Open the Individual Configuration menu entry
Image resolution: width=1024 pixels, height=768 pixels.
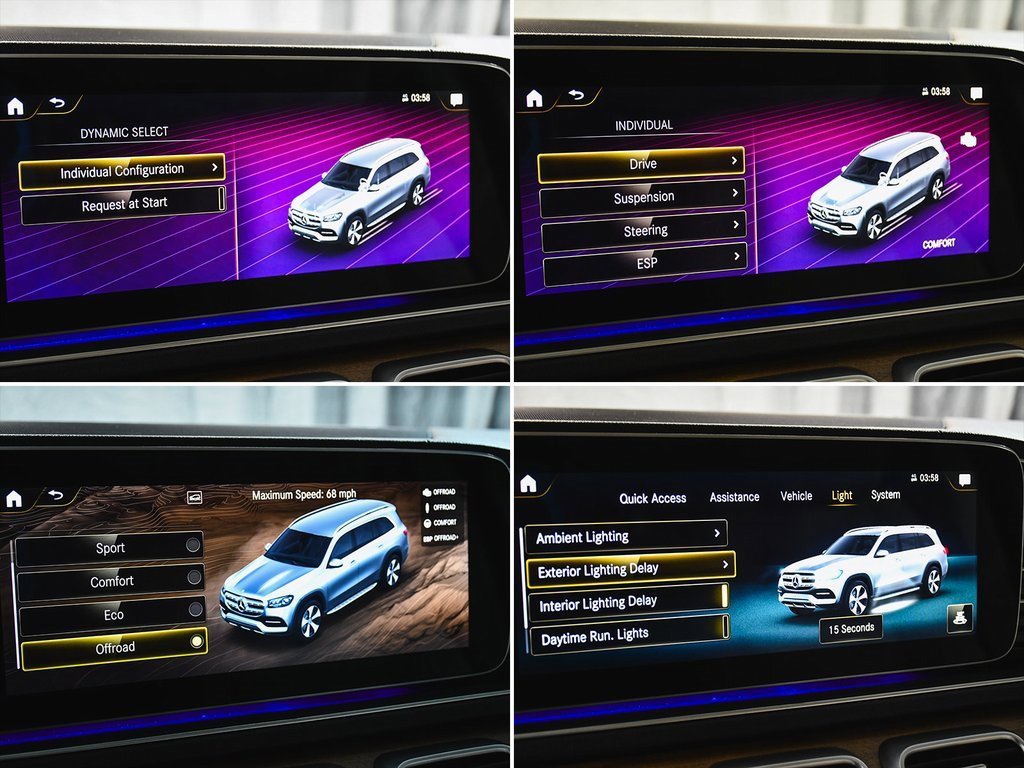(x=122, y=171)
